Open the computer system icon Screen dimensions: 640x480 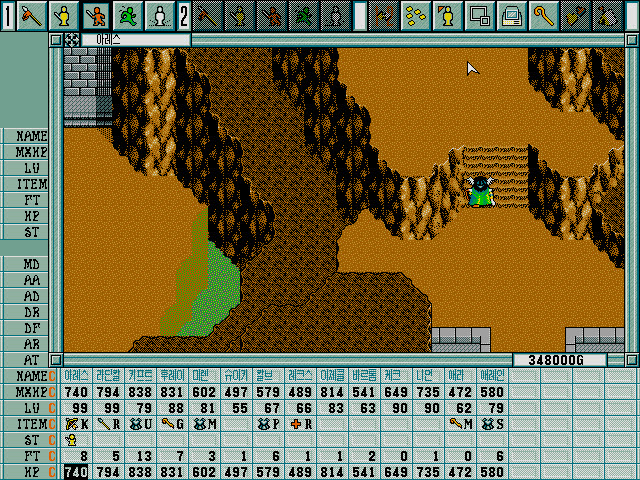(x=511, y=15)
